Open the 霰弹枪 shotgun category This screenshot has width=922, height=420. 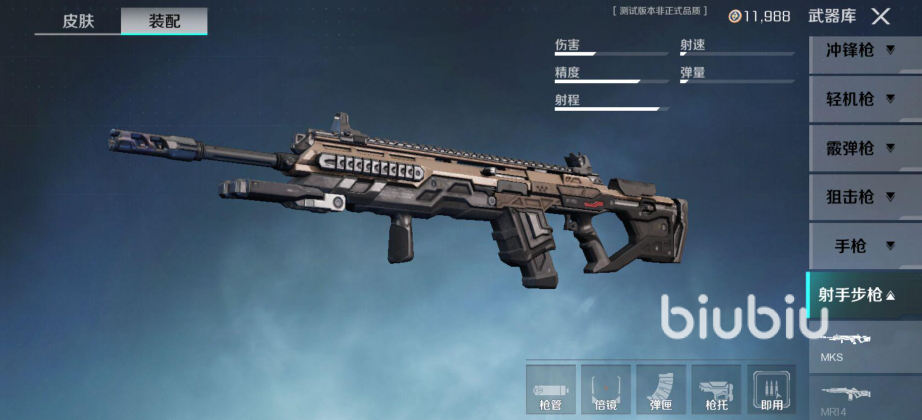pyautogui.click(x=858, y=148)
